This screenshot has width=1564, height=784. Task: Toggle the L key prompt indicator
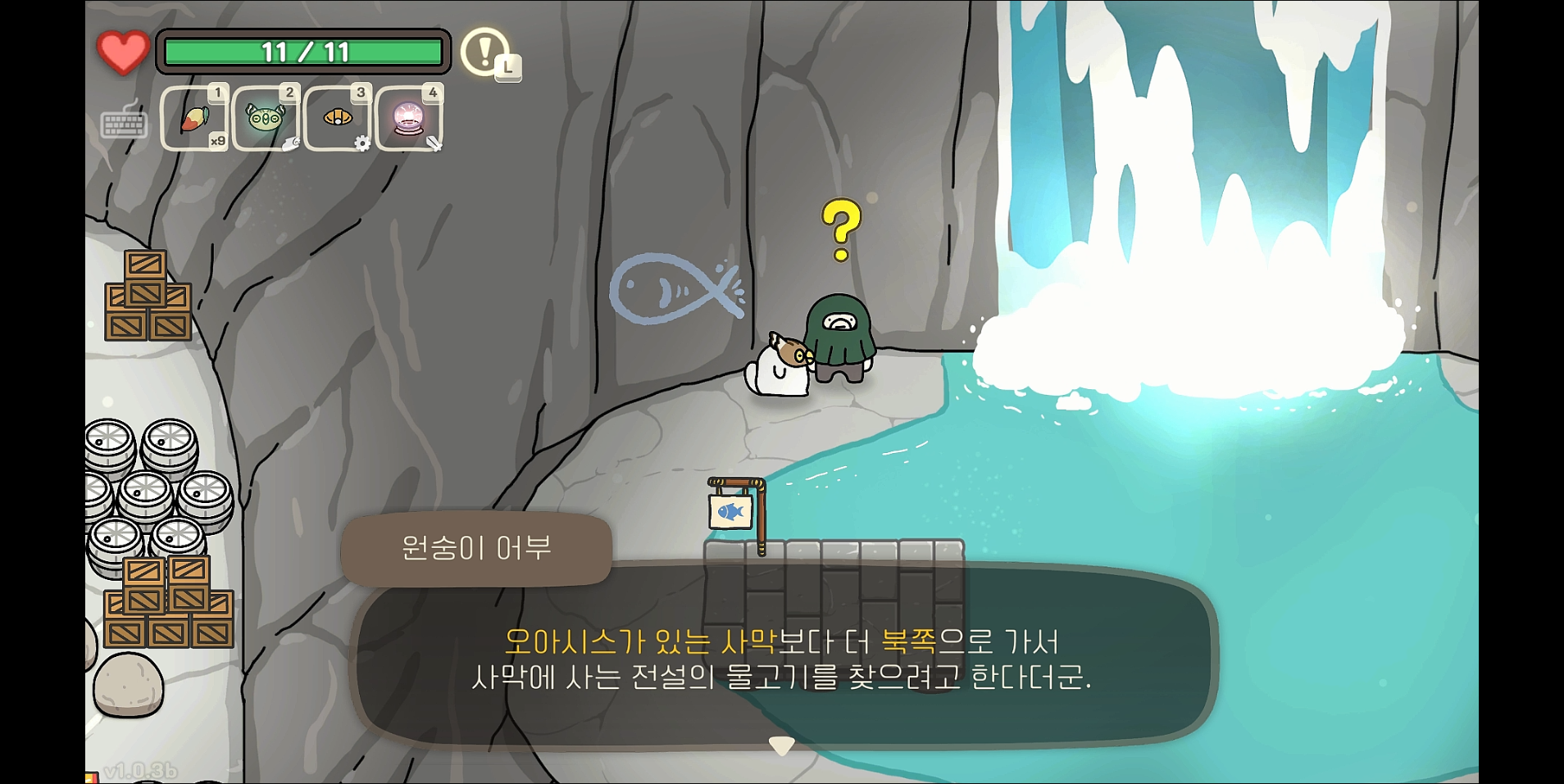(509, 69)
